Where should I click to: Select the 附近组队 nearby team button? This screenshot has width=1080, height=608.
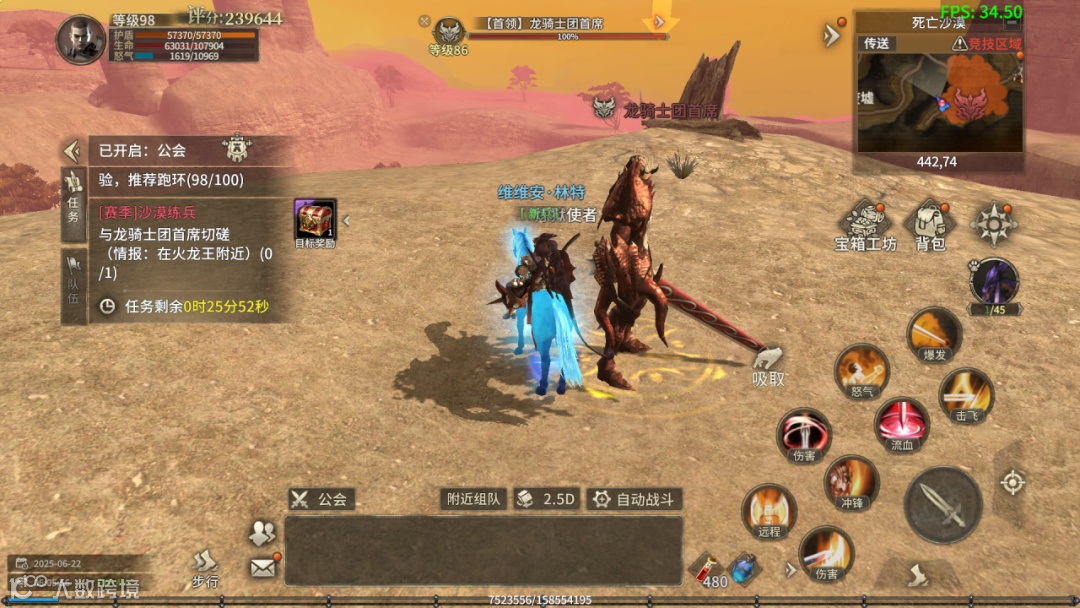474,499
